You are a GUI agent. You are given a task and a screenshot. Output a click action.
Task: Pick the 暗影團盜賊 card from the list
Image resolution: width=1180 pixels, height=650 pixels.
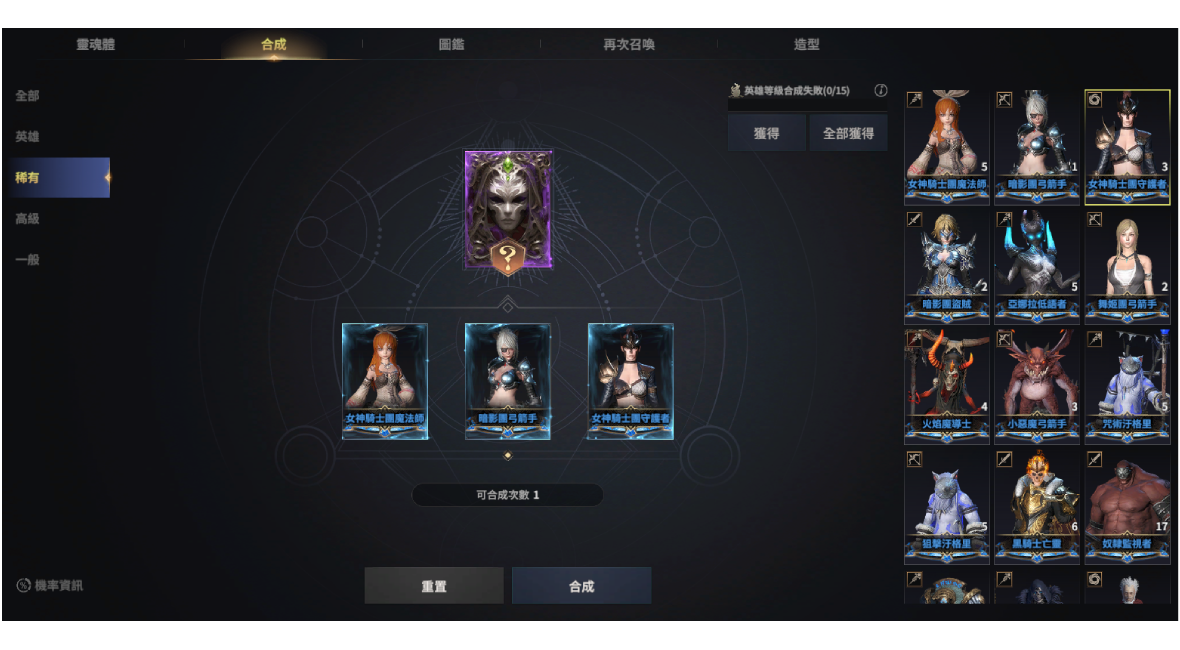click(x=946, y=266)
